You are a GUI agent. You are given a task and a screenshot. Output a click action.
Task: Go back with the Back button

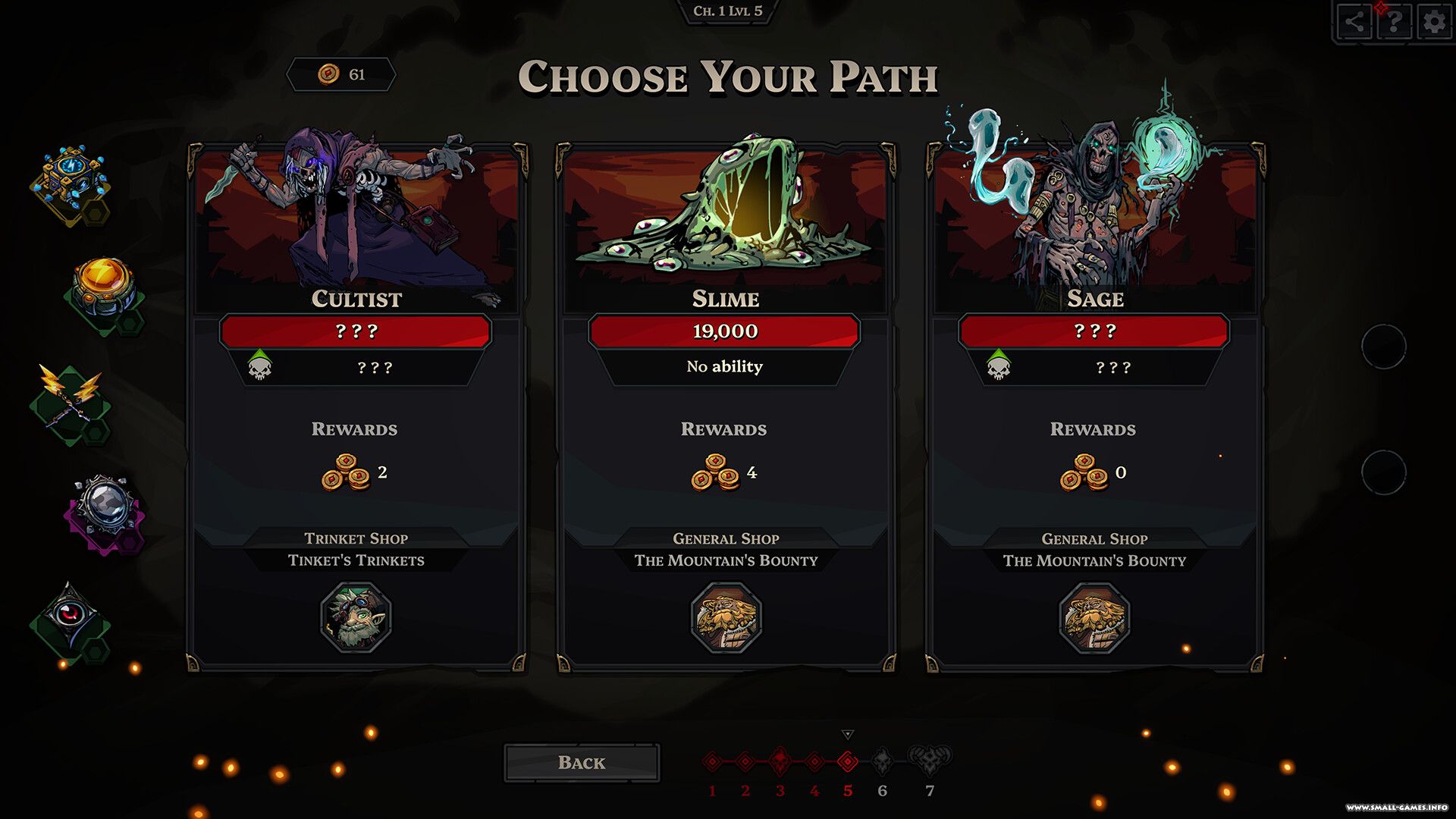click(582, 762)
